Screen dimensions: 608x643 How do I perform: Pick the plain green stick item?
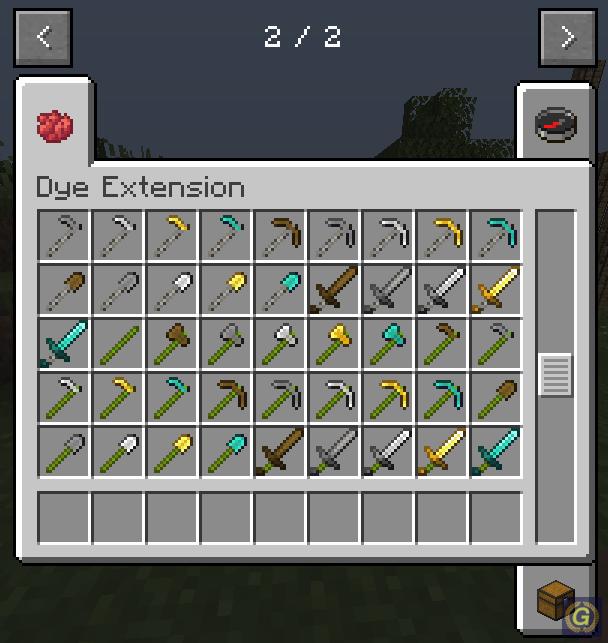119,343
